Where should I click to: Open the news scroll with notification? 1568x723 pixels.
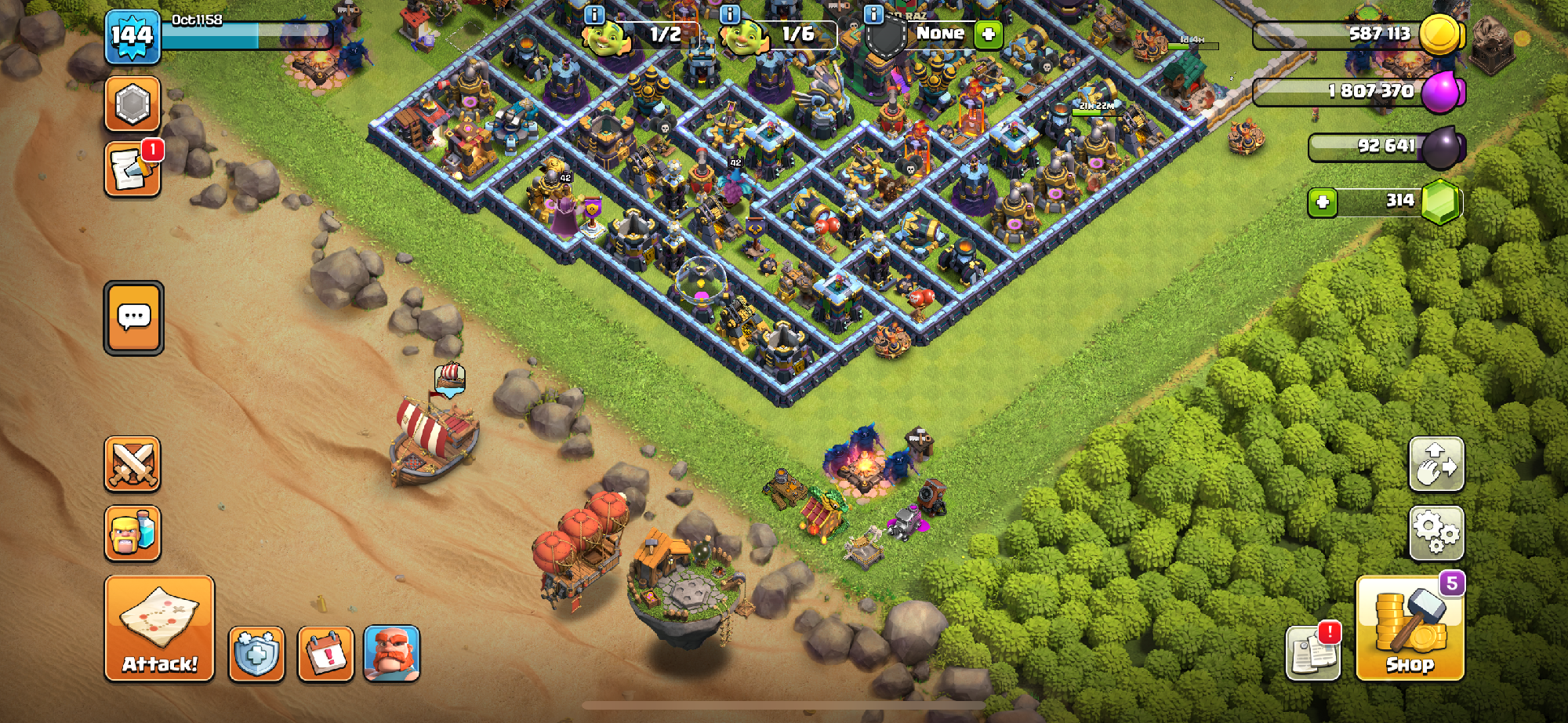pos(132,169)
